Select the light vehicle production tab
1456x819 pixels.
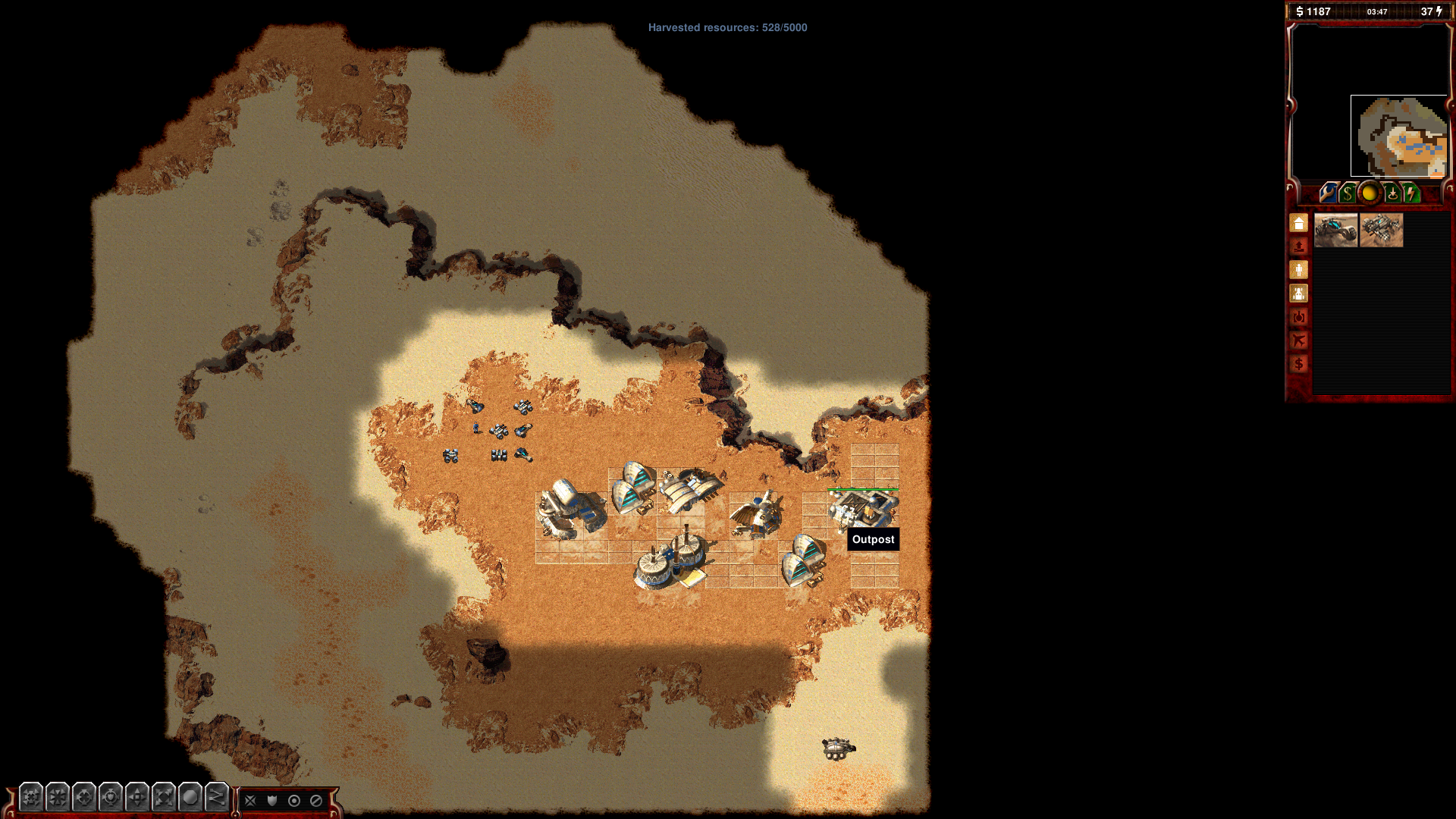click(1299, 293)
